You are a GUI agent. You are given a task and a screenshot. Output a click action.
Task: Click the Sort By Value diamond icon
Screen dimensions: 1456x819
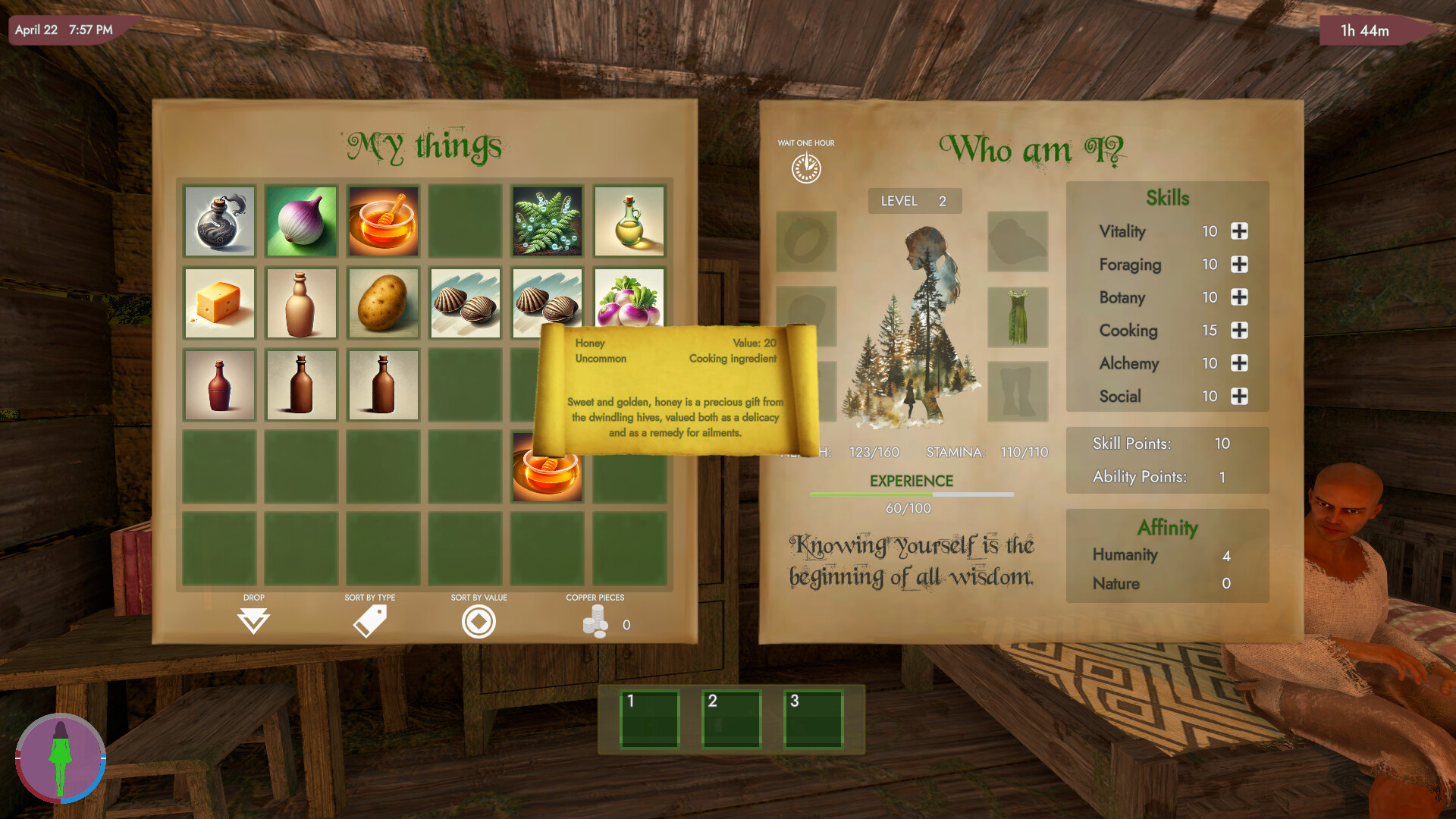pyautogui.click(x=479, y=621)
